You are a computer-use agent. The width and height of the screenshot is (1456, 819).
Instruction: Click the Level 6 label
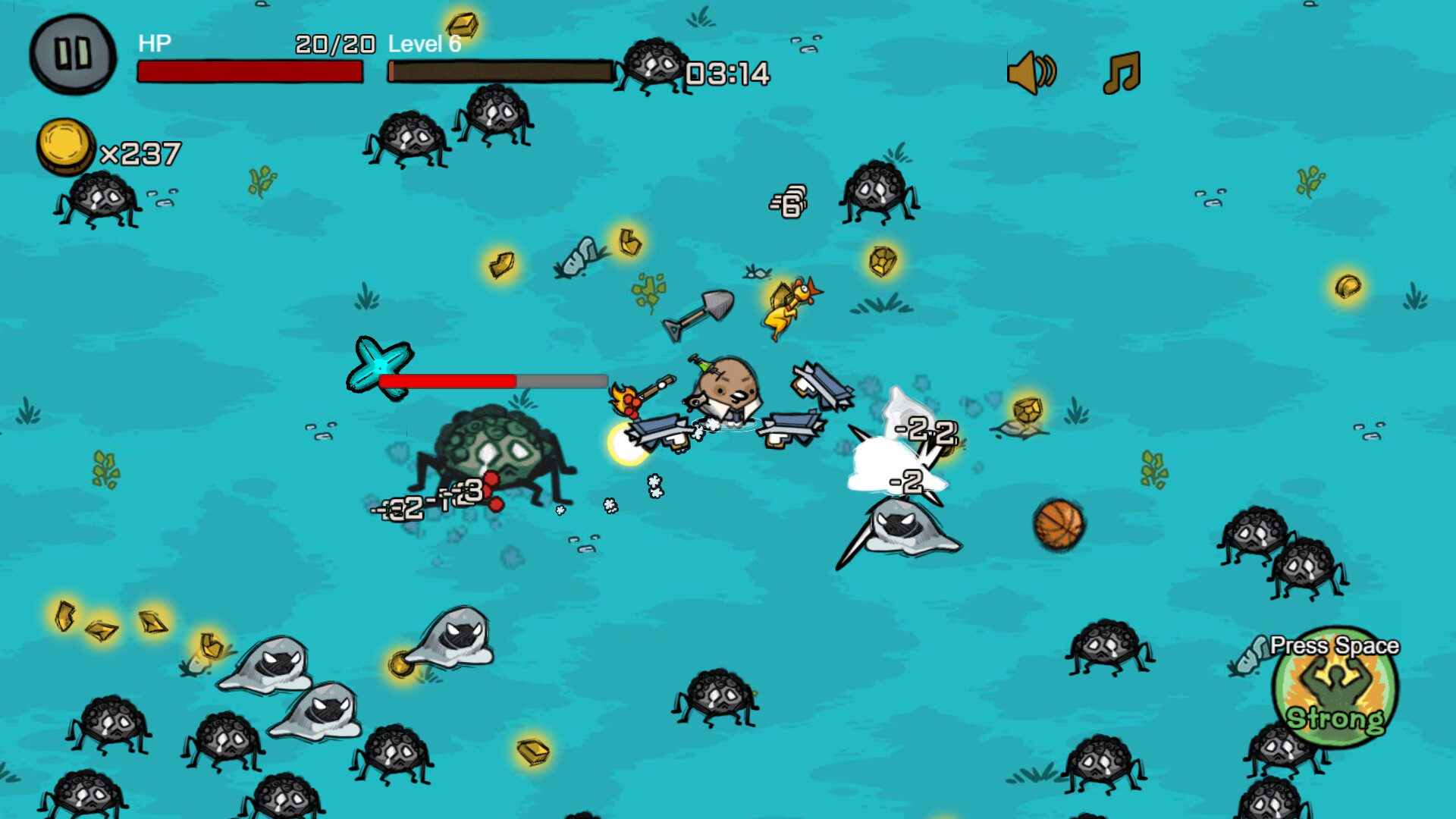point(423,44)
